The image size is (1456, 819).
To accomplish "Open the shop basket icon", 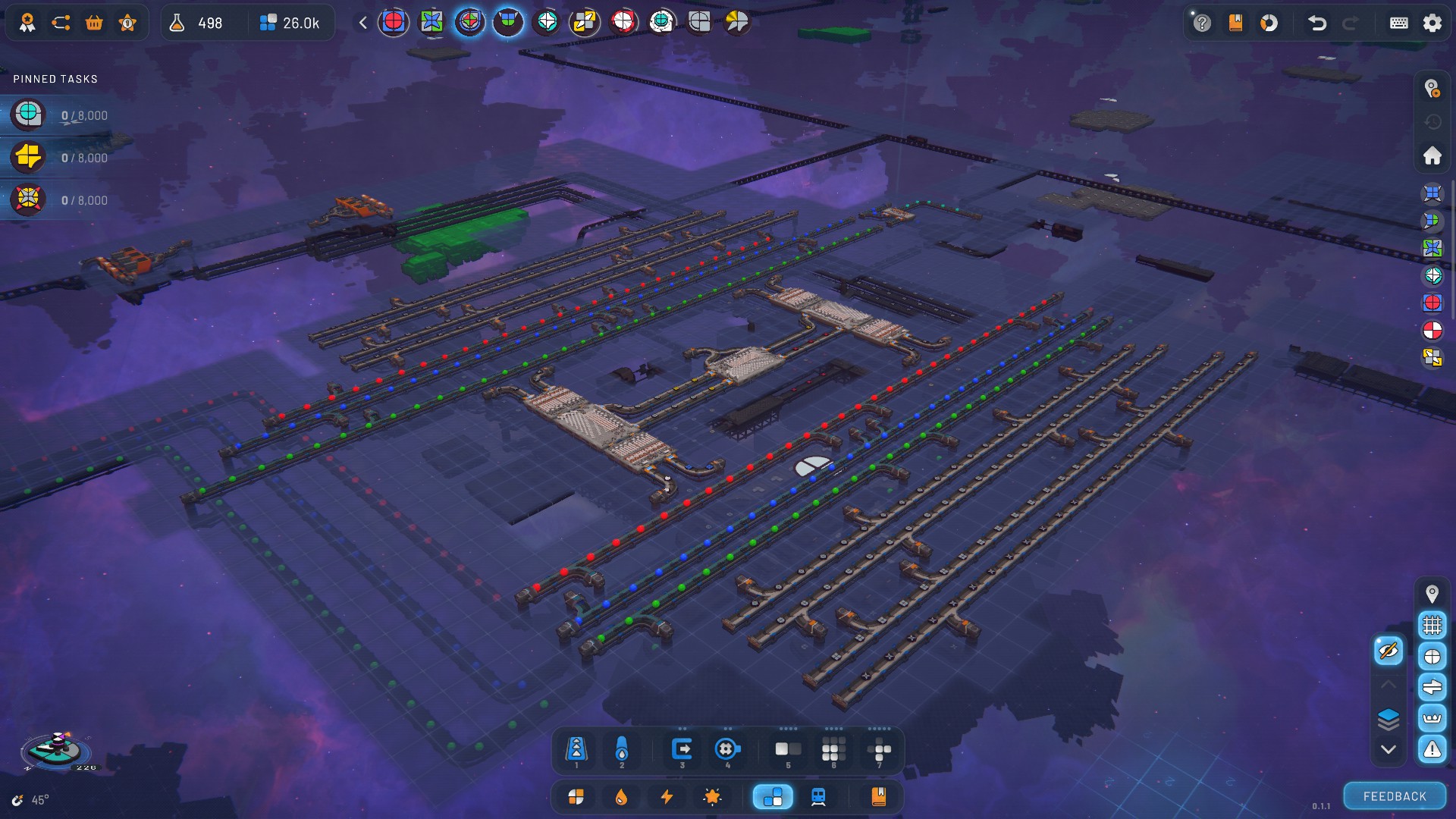I will (94, 23).
